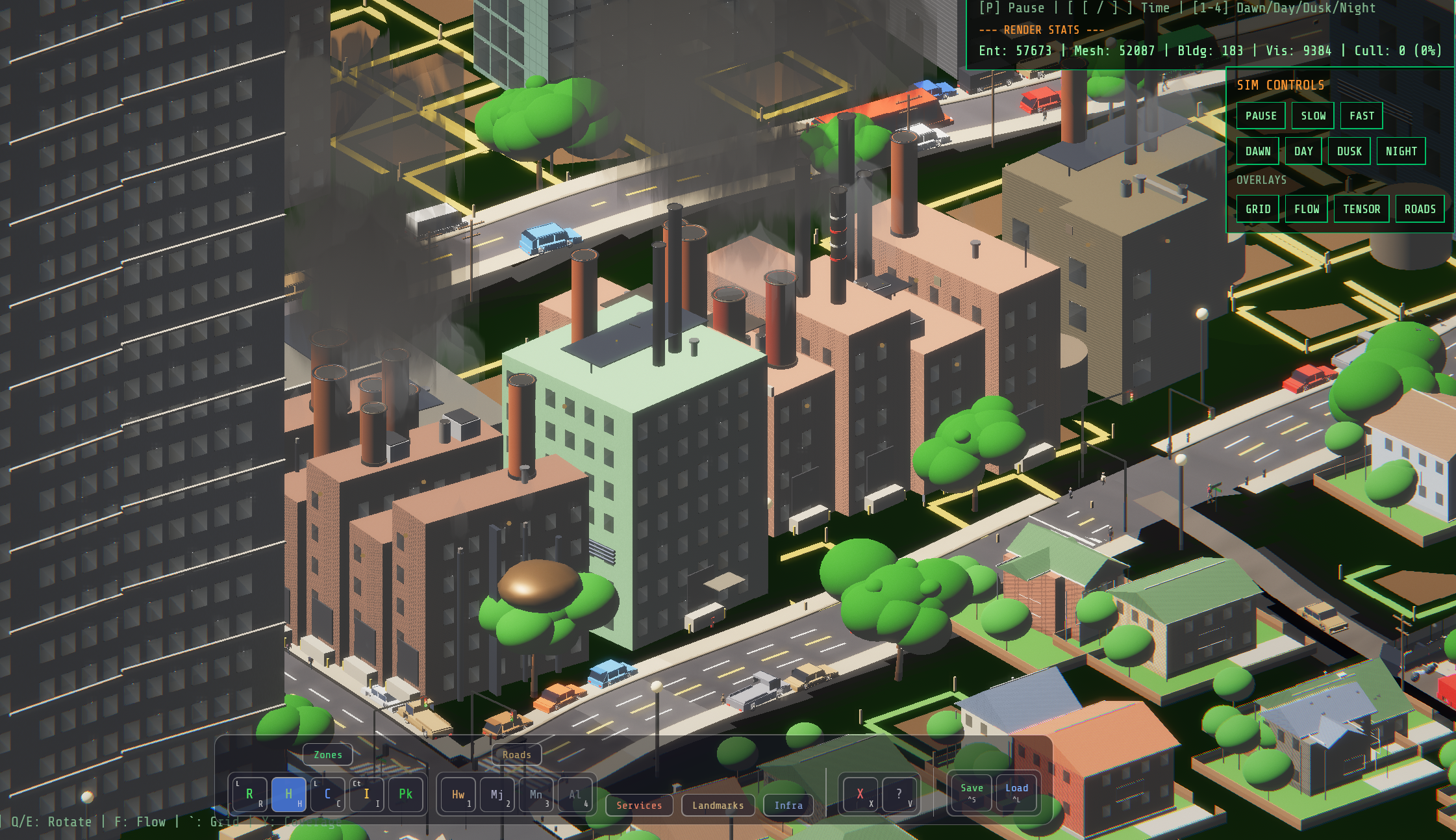Save the city with the Save button
This screenshot has height=840, width=1456.
point(970,792)
